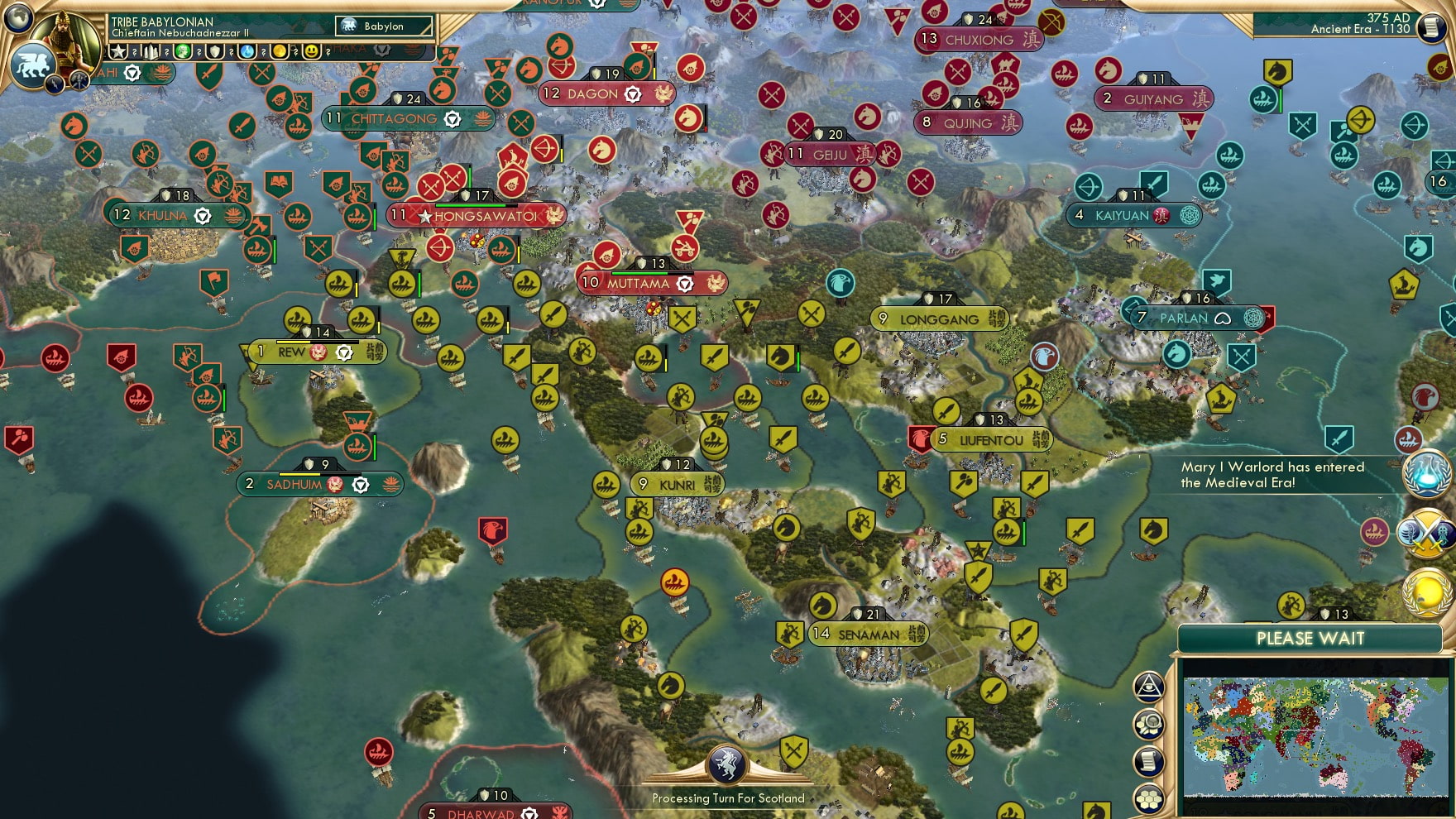1456x819 pixels.
Task: Open Dagon's production gear menu
Action: coord(634,93)
